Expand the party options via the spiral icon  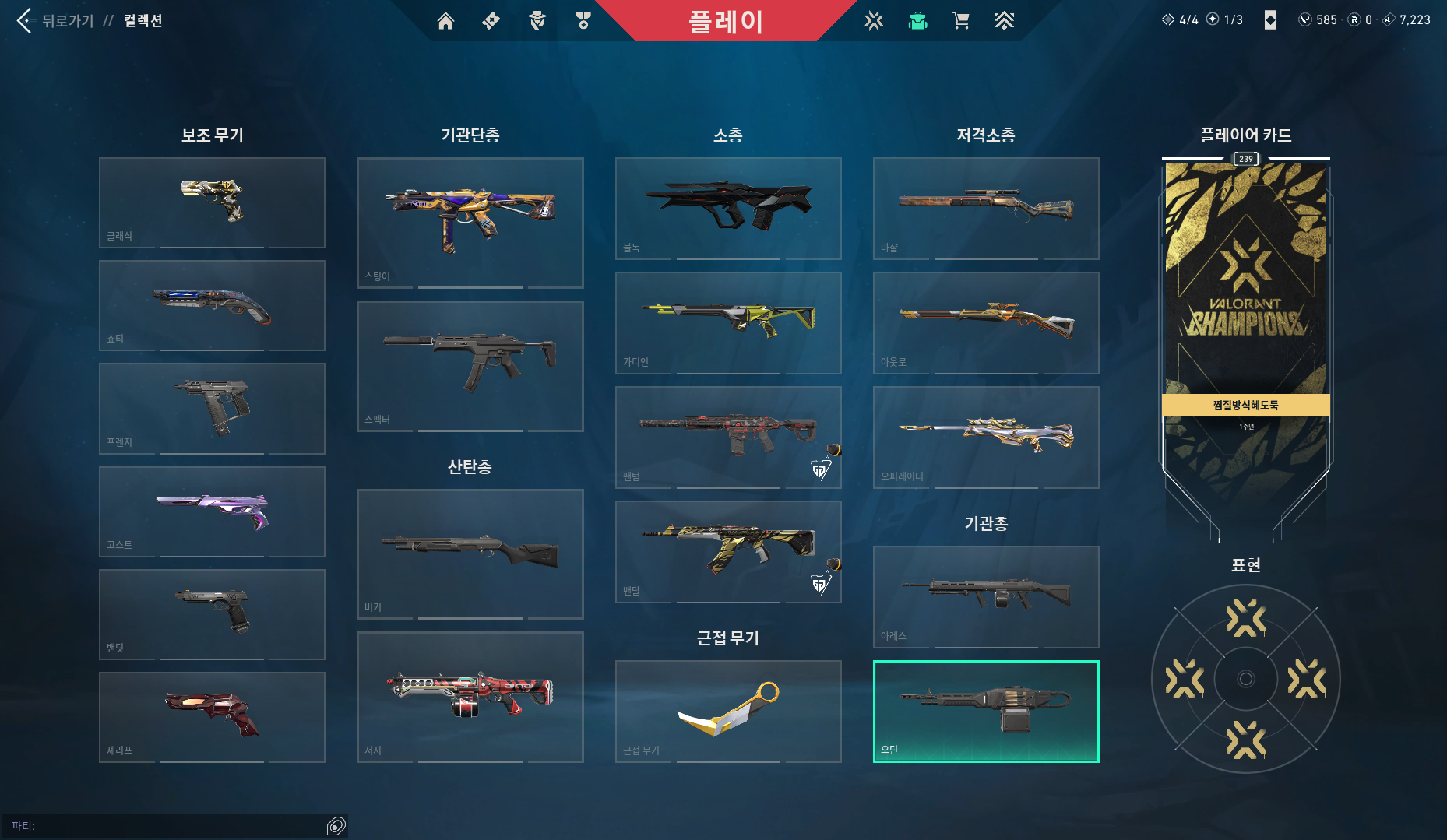[336, 824]
